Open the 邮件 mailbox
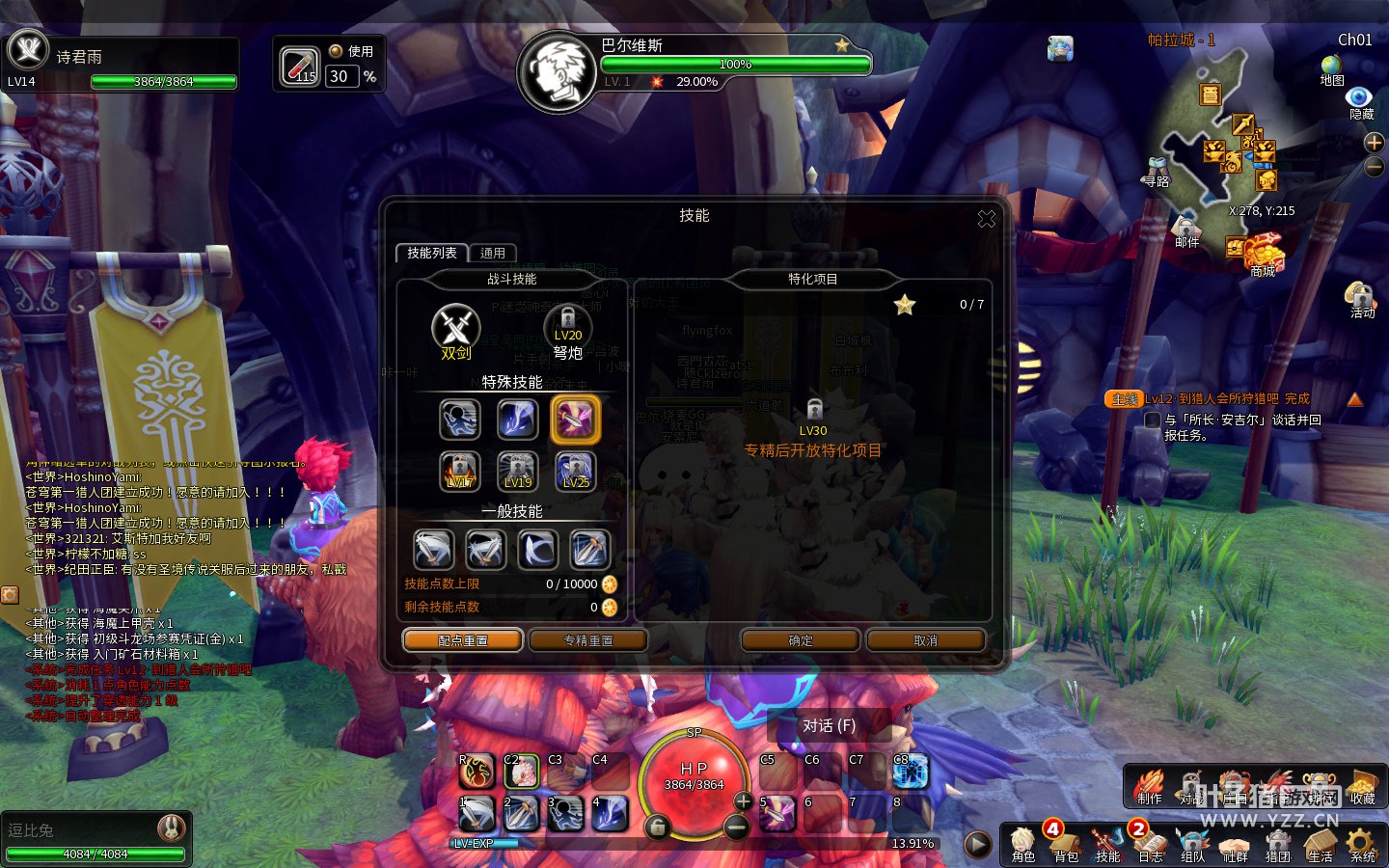1389x868 pixels. pos(1186,230)
